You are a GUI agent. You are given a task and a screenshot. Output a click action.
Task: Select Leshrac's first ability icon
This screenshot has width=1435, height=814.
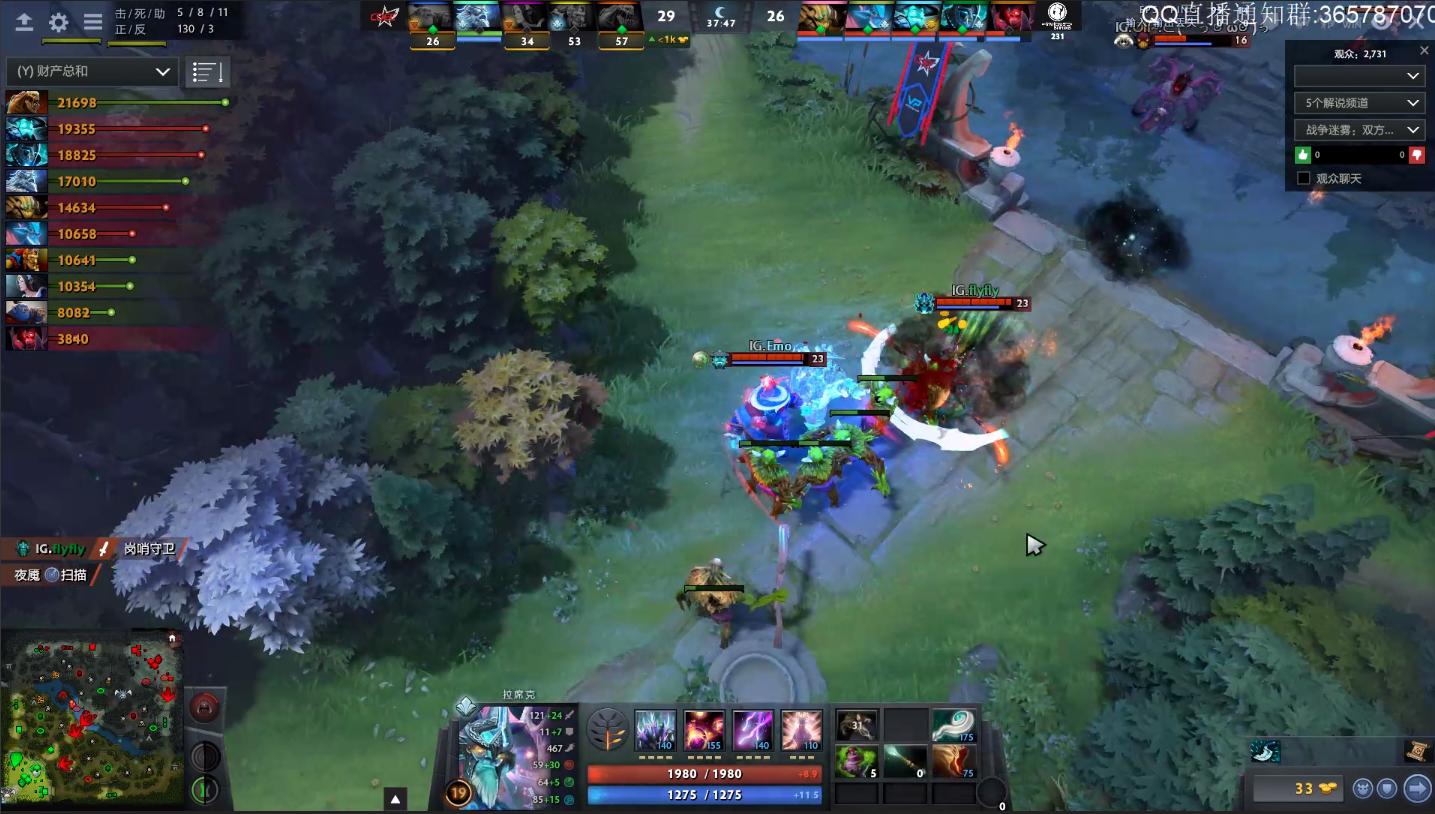(654, 730)
